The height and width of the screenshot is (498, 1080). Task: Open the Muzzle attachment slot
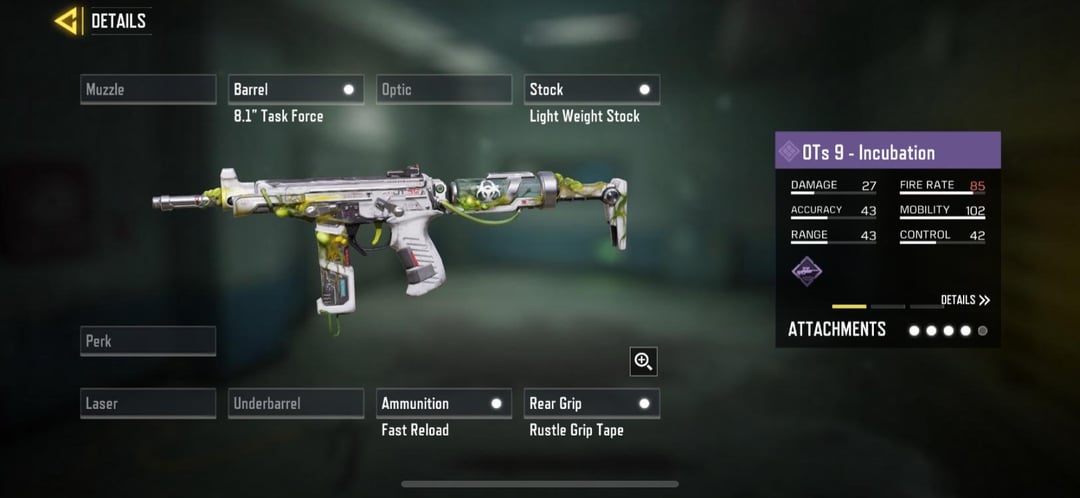(148, 89)
